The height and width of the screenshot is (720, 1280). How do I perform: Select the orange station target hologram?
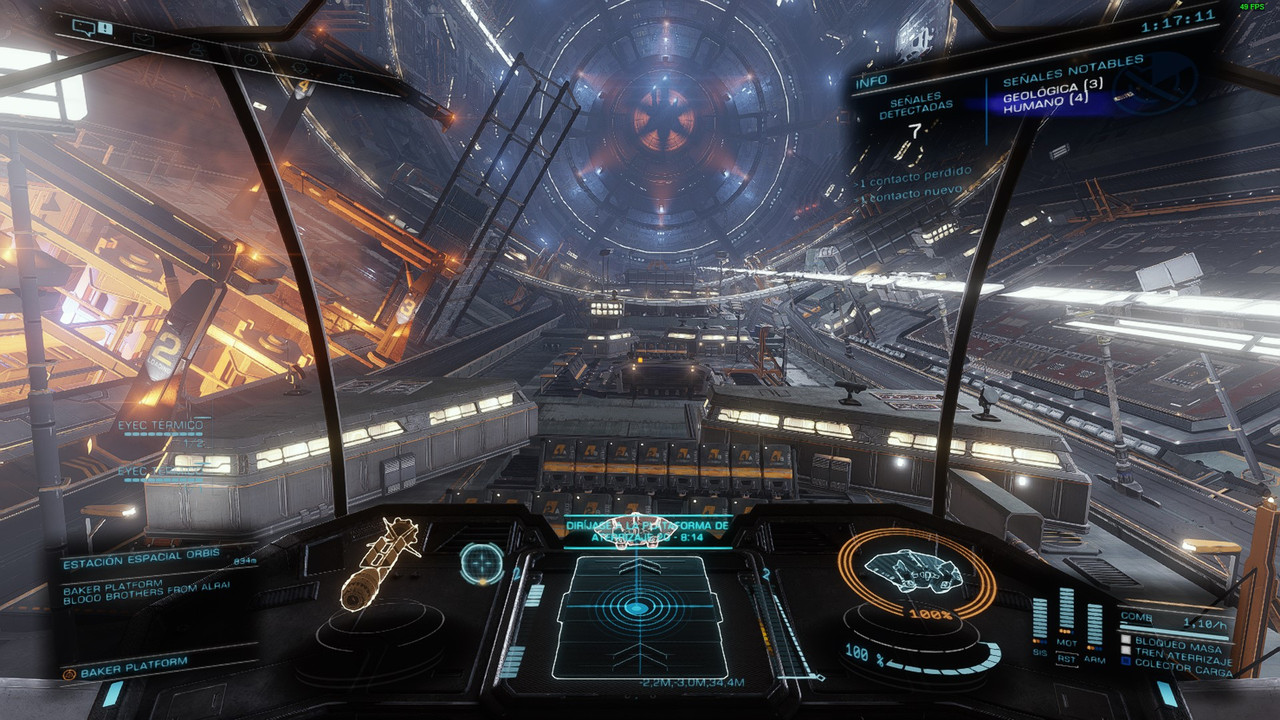tap(378, 564)
